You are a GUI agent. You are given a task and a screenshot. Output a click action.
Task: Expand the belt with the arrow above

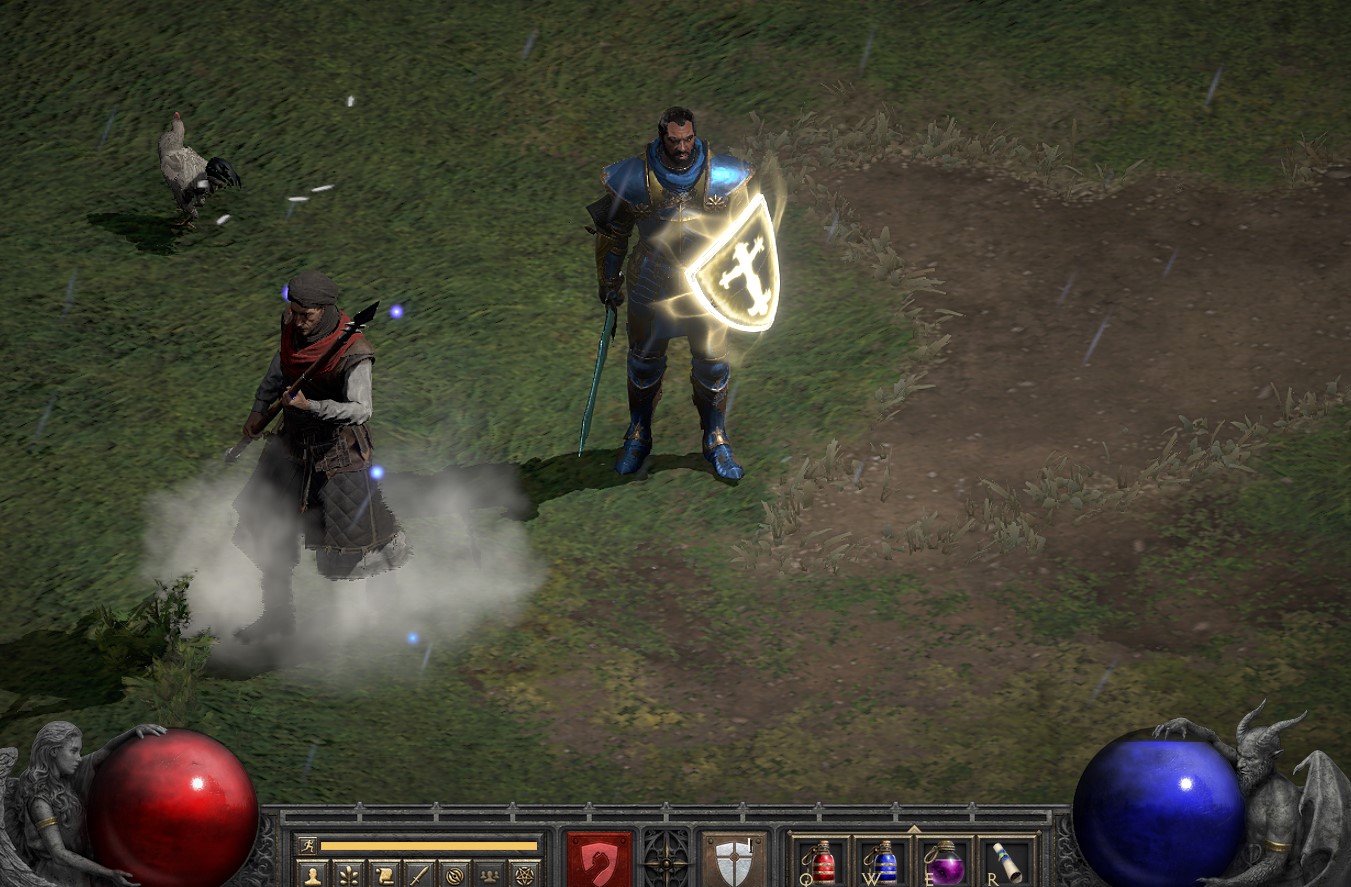tap(913, 830)
